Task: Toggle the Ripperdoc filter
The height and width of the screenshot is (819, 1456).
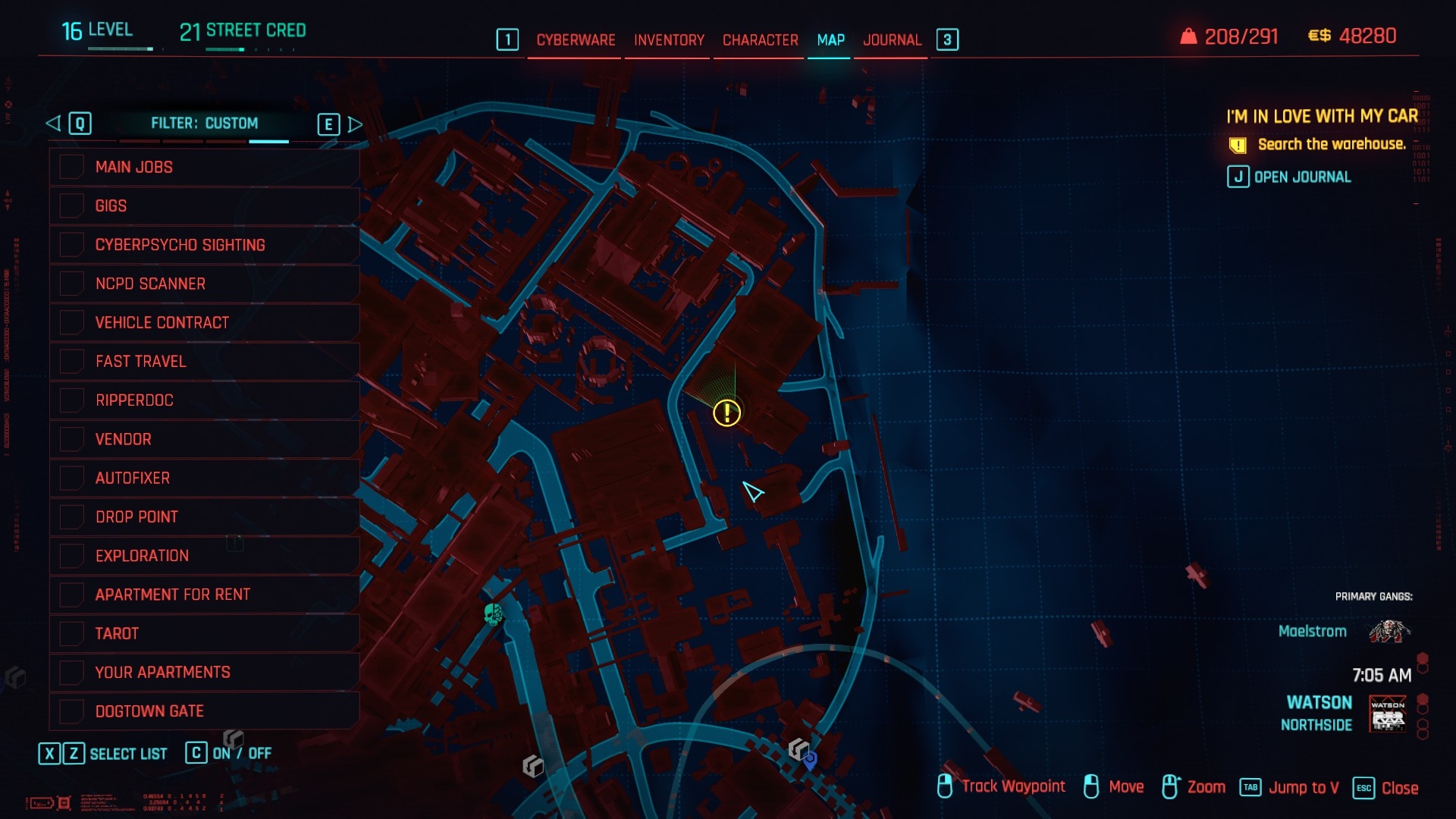Action: coord(72,400)
